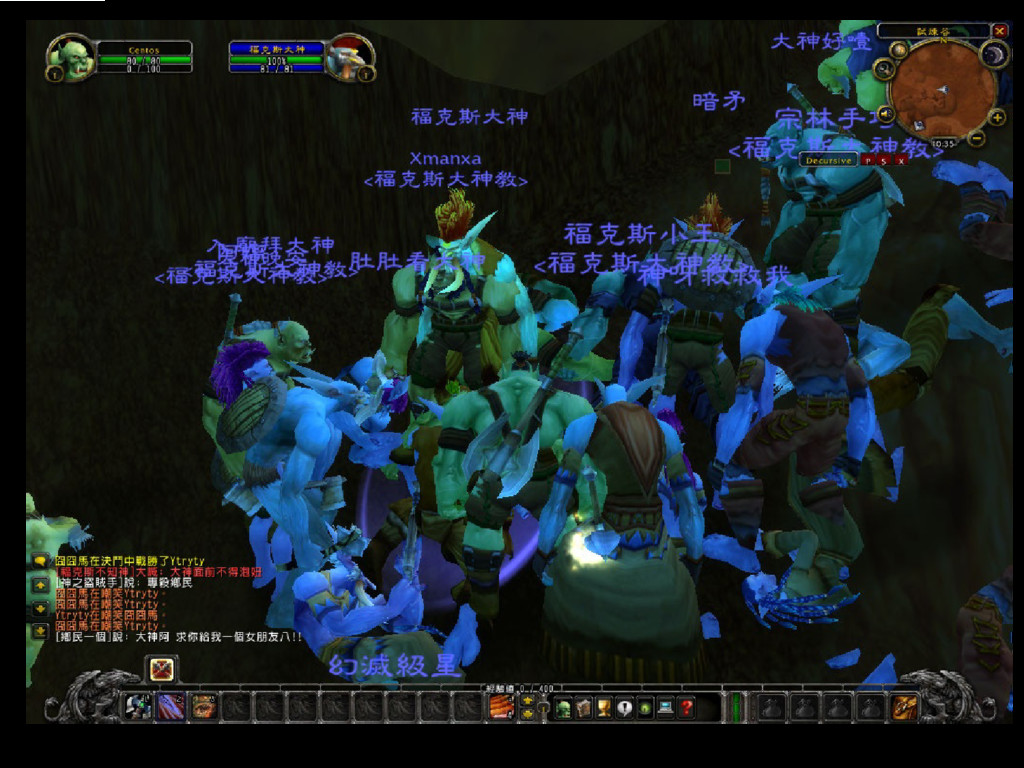Use the third action bar slot ability
The width and height of the screenshot is (1024, 768).
click(x=204, y=707)
